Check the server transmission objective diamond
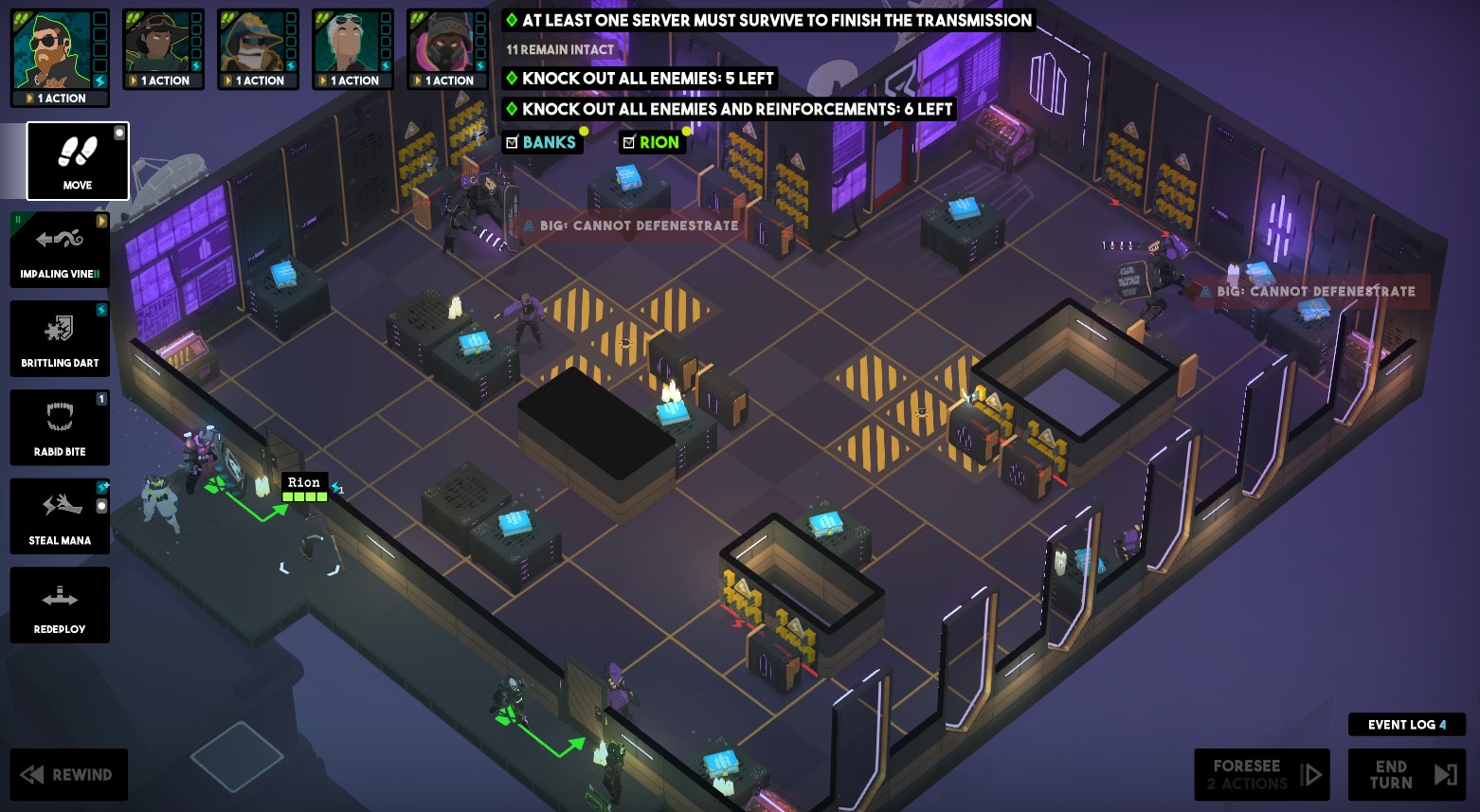1480x812 pixels. click(513, 20)
